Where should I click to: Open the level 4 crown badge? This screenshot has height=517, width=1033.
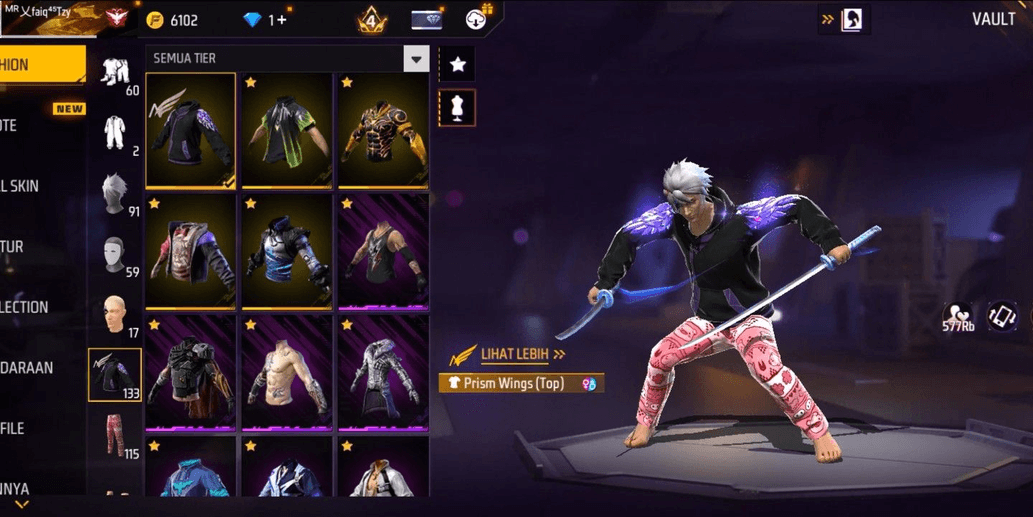[x=371, y=19]
